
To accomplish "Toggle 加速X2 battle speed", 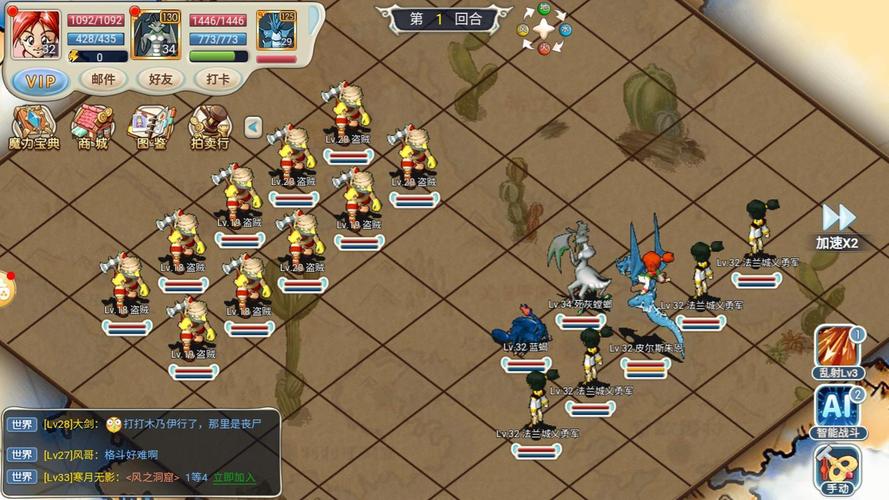I will [838, 225].
